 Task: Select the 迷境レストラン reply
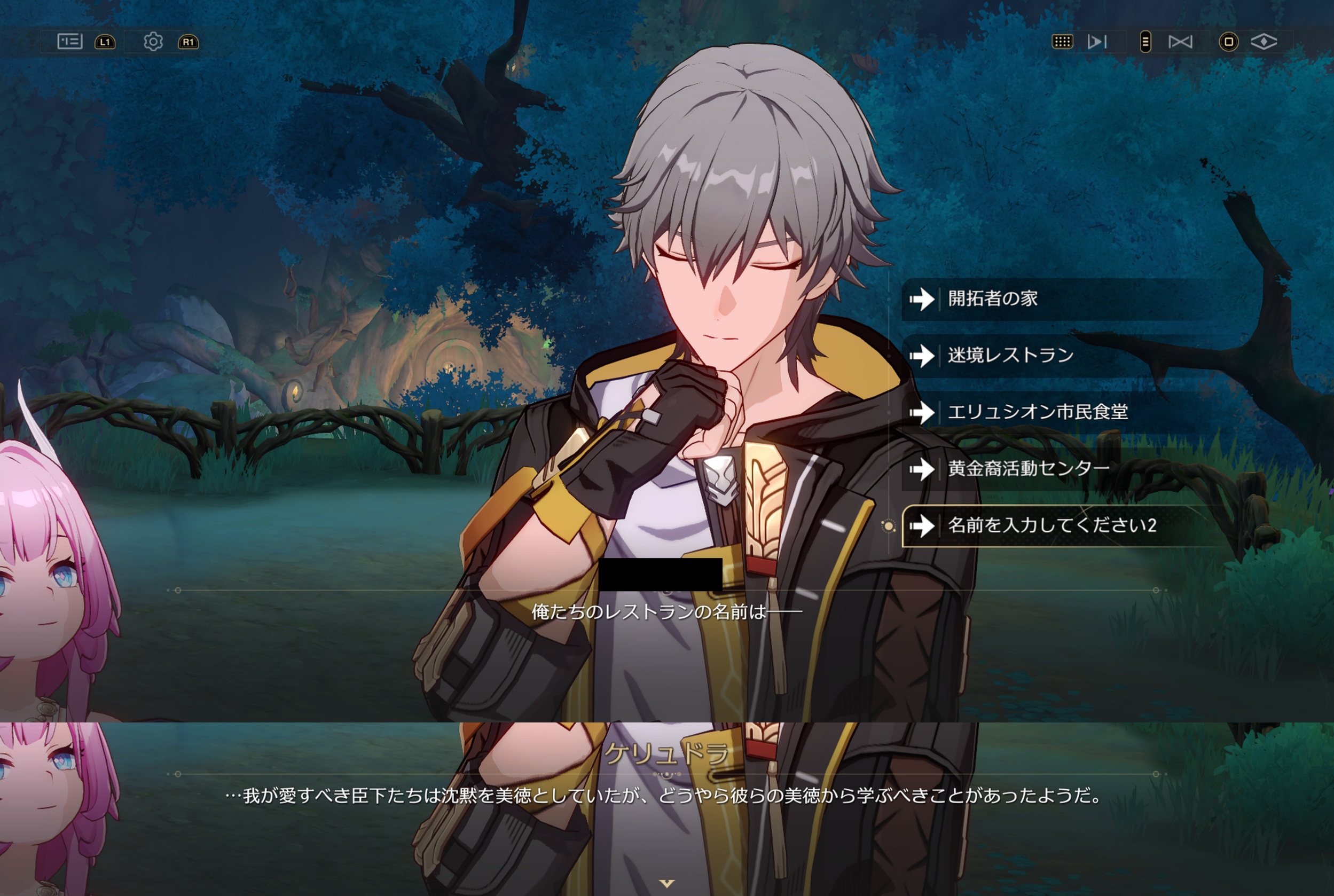pyautogui.click(x=1010, y=356)
